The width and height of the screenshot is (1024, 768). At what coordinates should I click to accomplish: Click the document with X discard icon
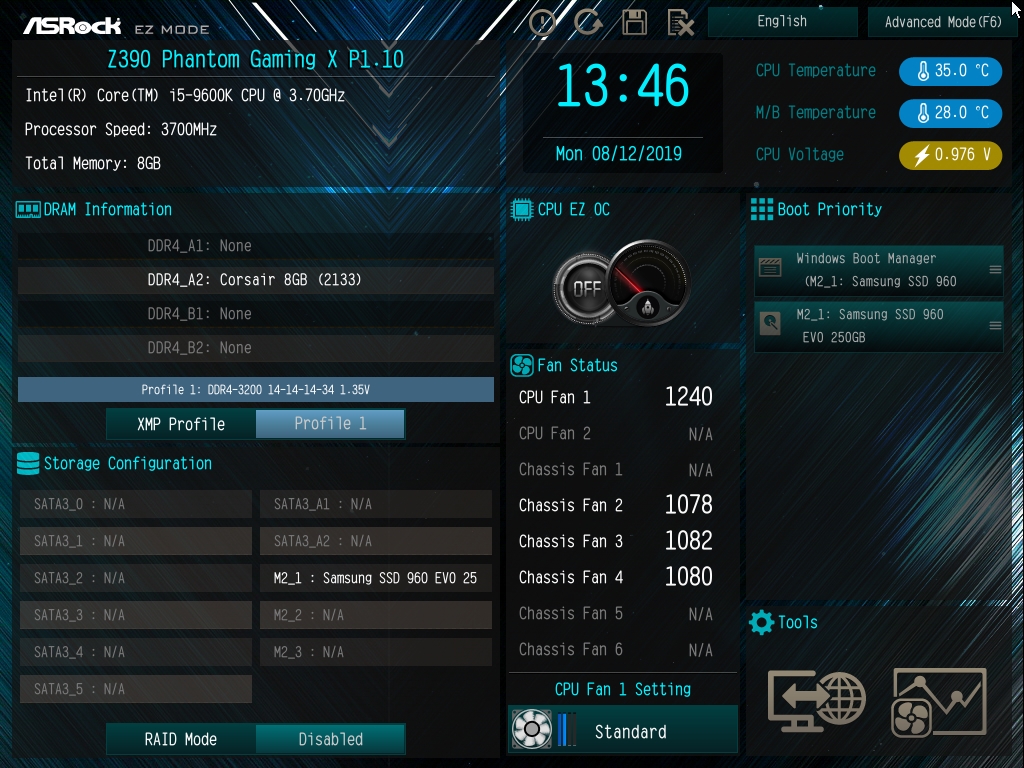point(680,22)
